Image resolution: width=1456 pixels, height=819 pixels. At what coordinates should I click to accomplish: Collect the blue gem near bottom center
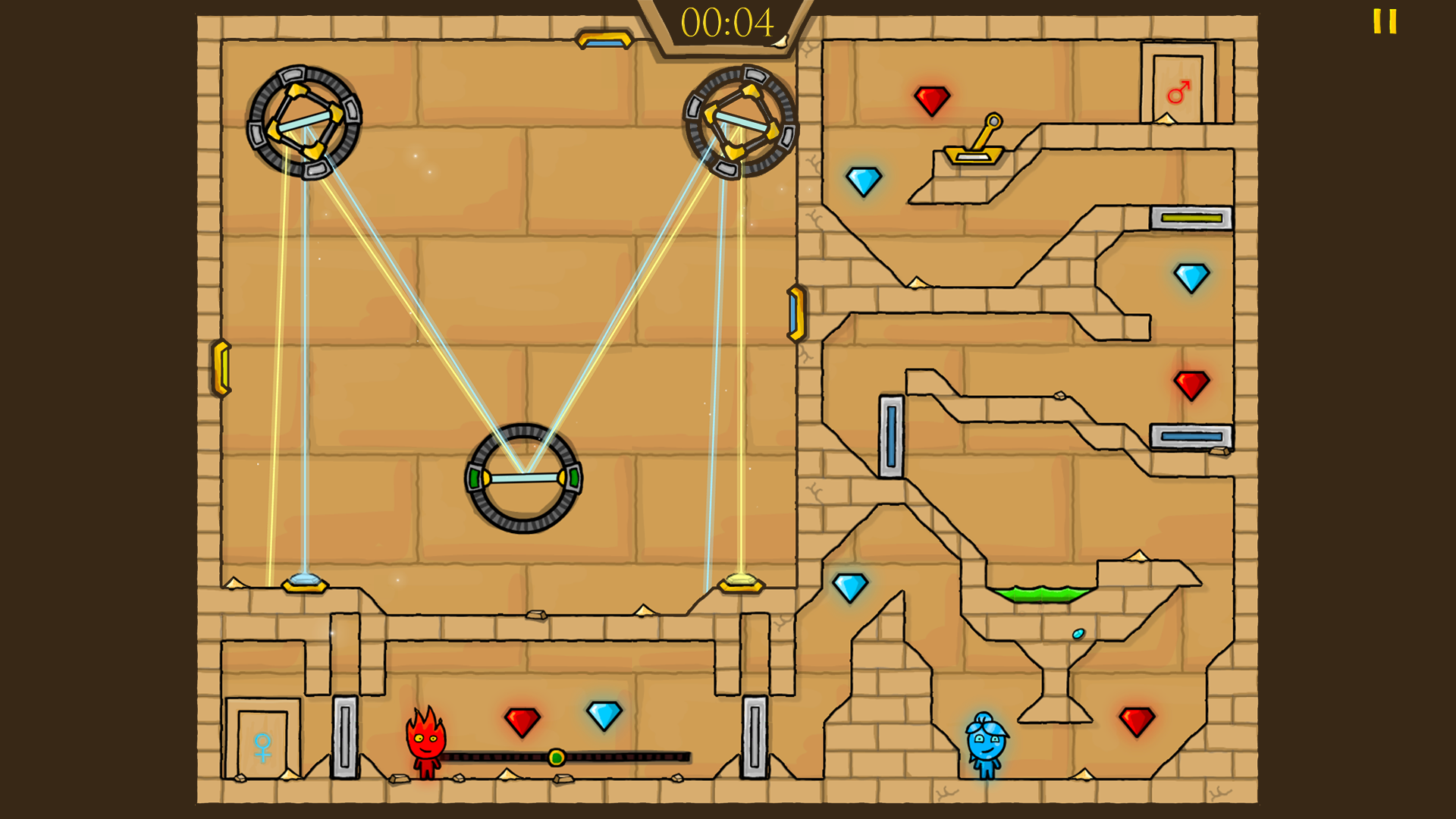tap(603, 714)
